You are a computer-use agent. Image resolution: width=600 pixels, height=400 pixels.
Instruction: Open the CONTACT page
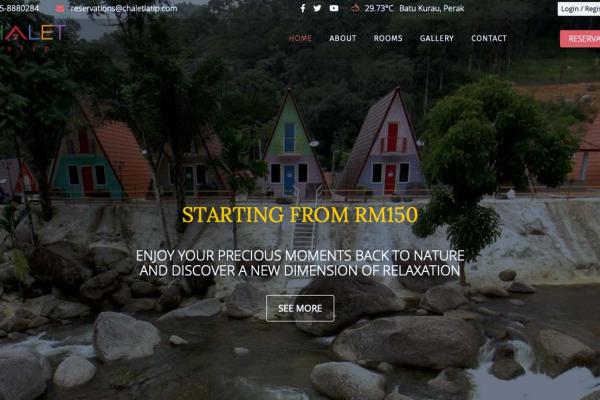click(489, 39)
